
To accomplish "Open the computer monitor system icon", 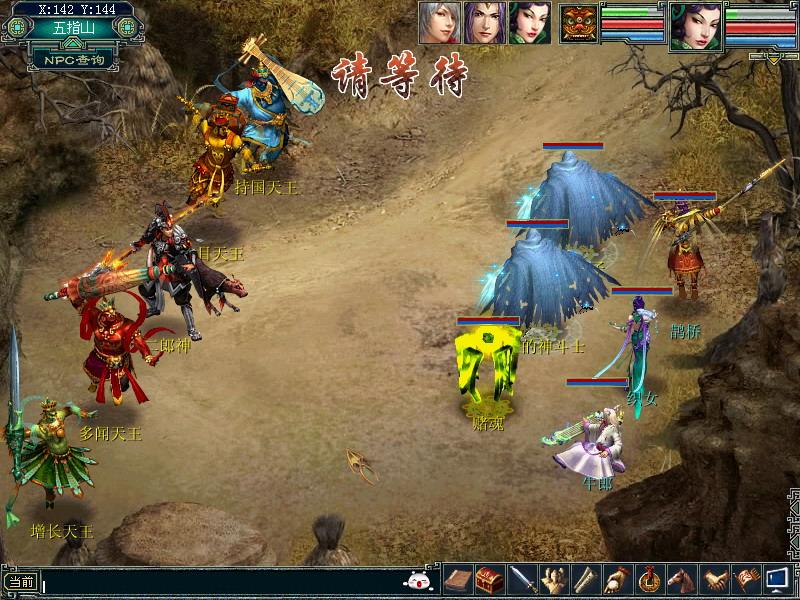I will [x=777, y=579].
